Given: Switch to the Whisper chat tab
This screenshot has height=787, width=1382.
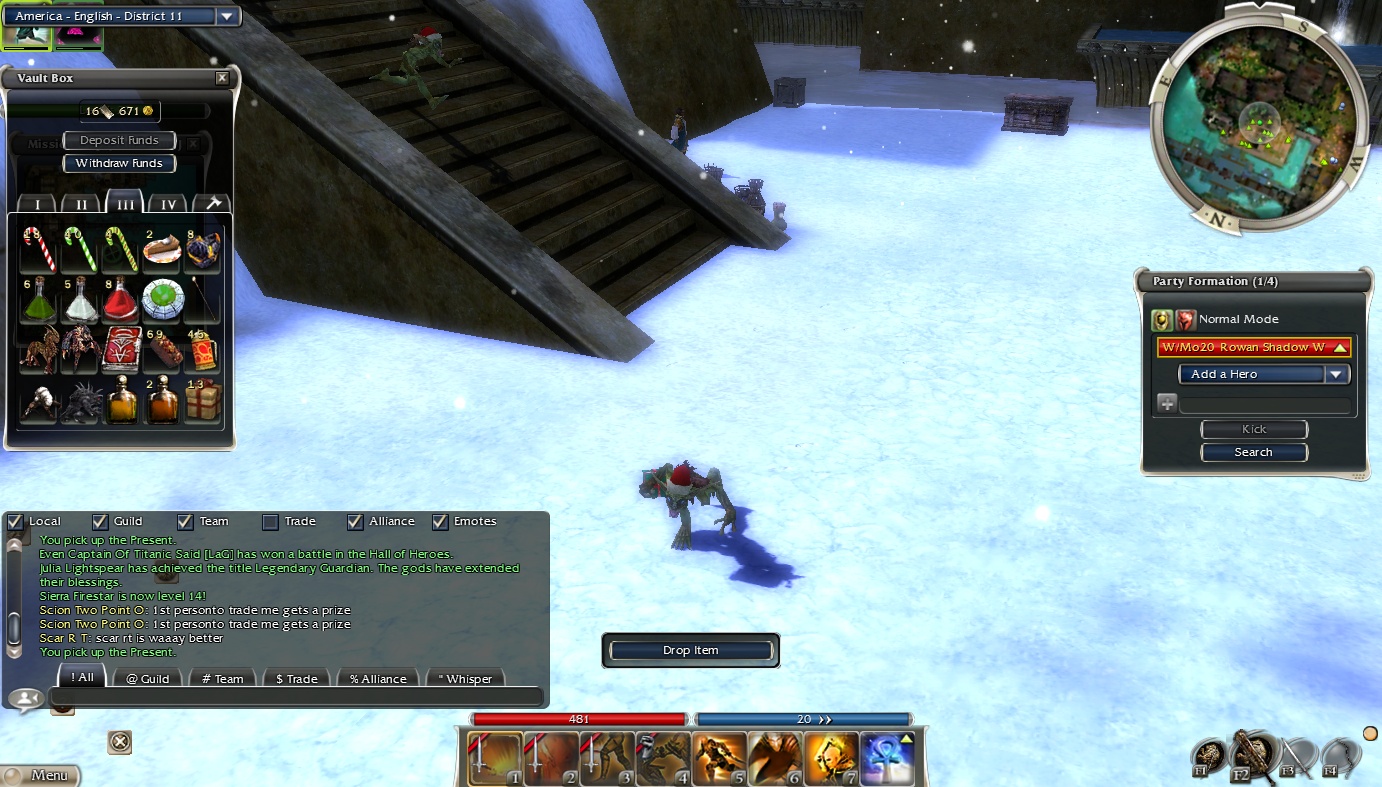Looking at the screenshot, I should [x=466, y=678].
